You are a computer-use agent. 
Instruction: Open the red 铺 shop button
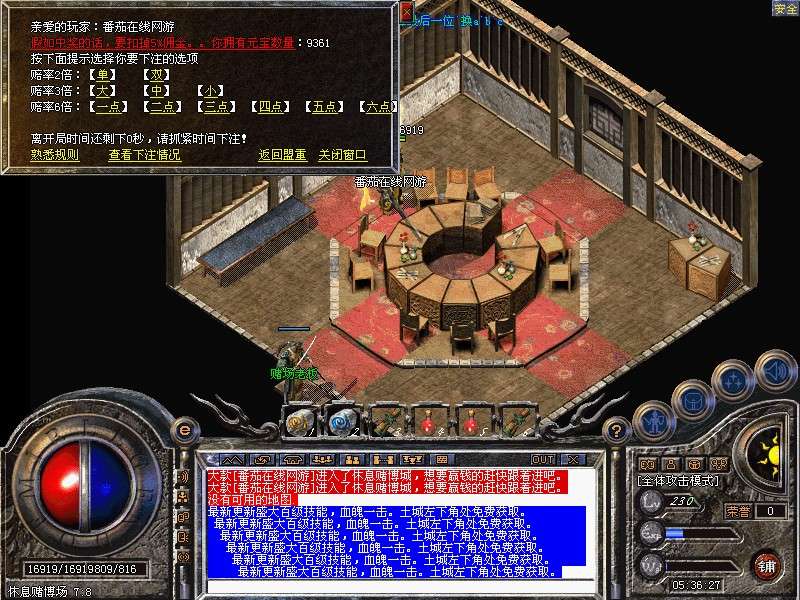point(767,565)
